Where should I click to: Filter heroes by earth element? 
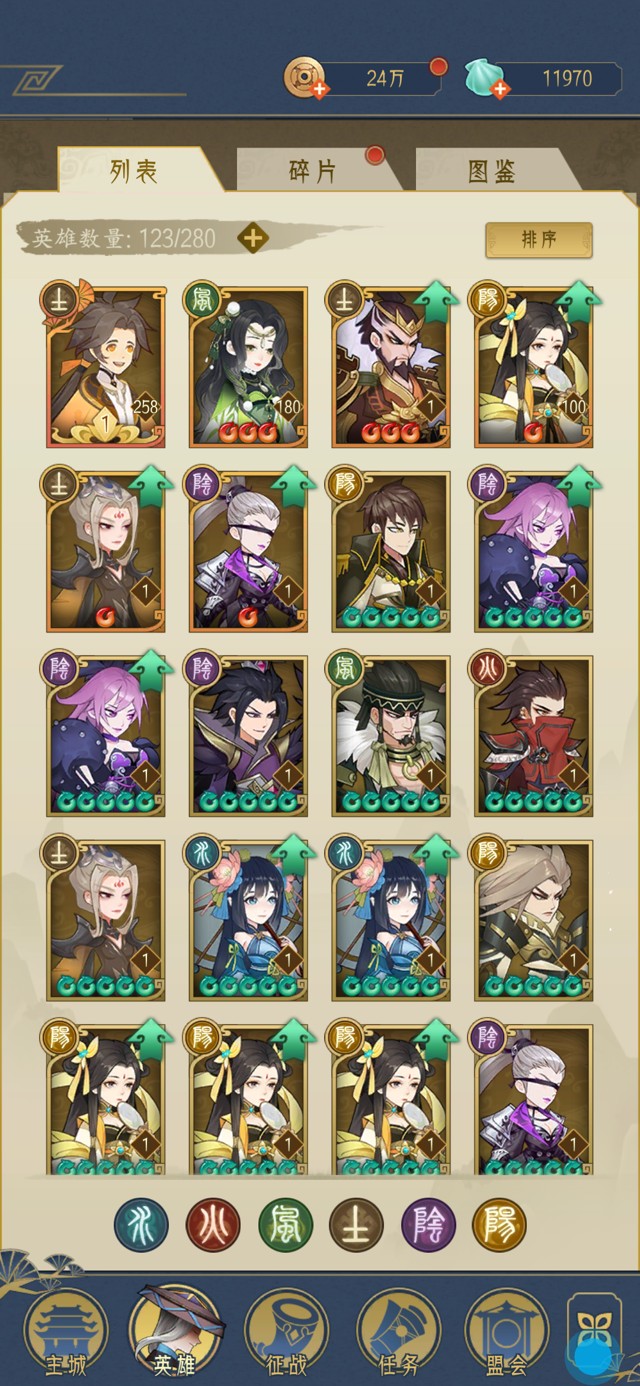356,1226
